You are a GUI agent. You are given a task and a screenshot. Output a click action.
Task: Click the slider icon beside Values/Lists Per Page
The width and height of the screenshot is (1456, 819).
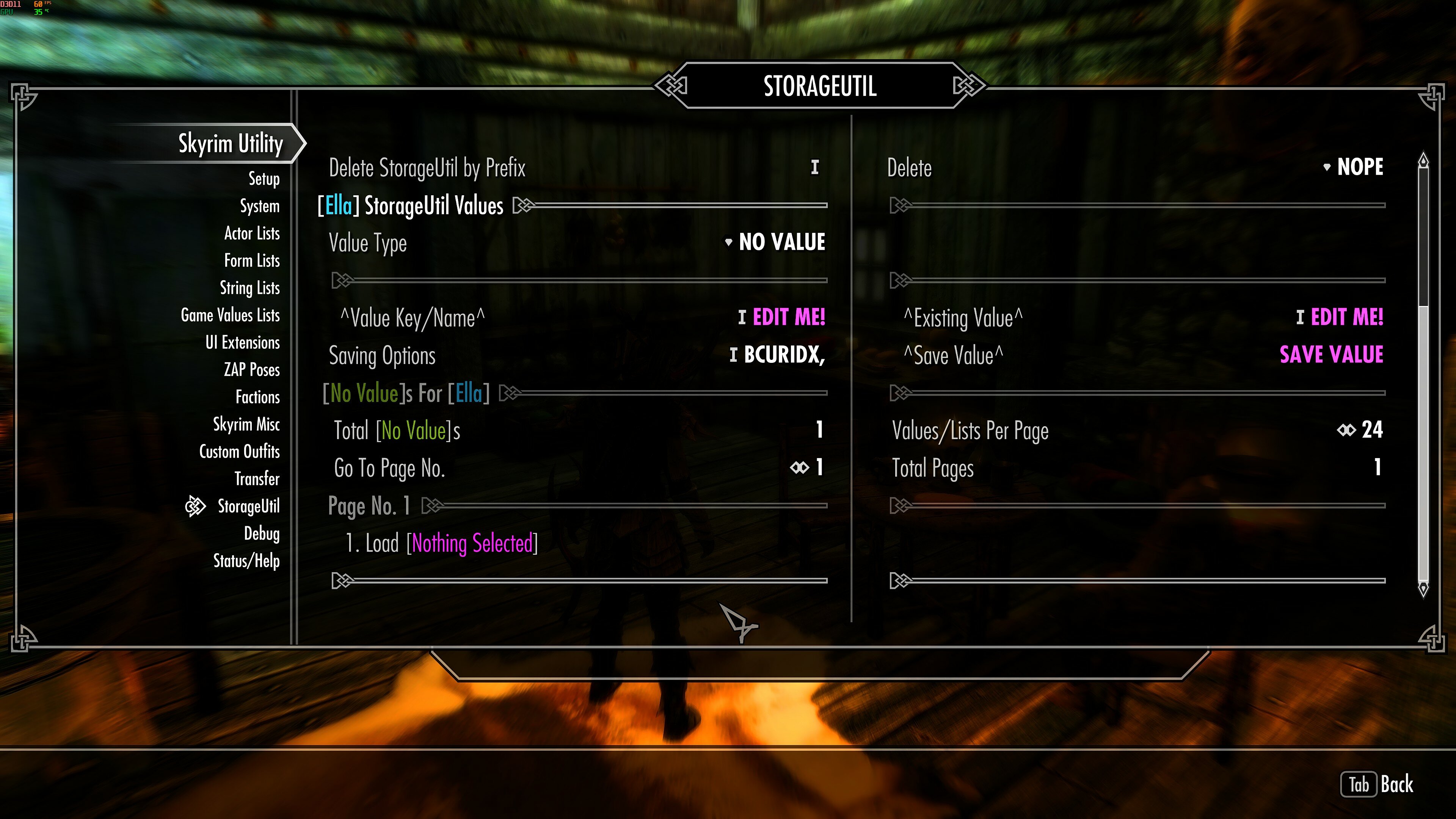1346,430
